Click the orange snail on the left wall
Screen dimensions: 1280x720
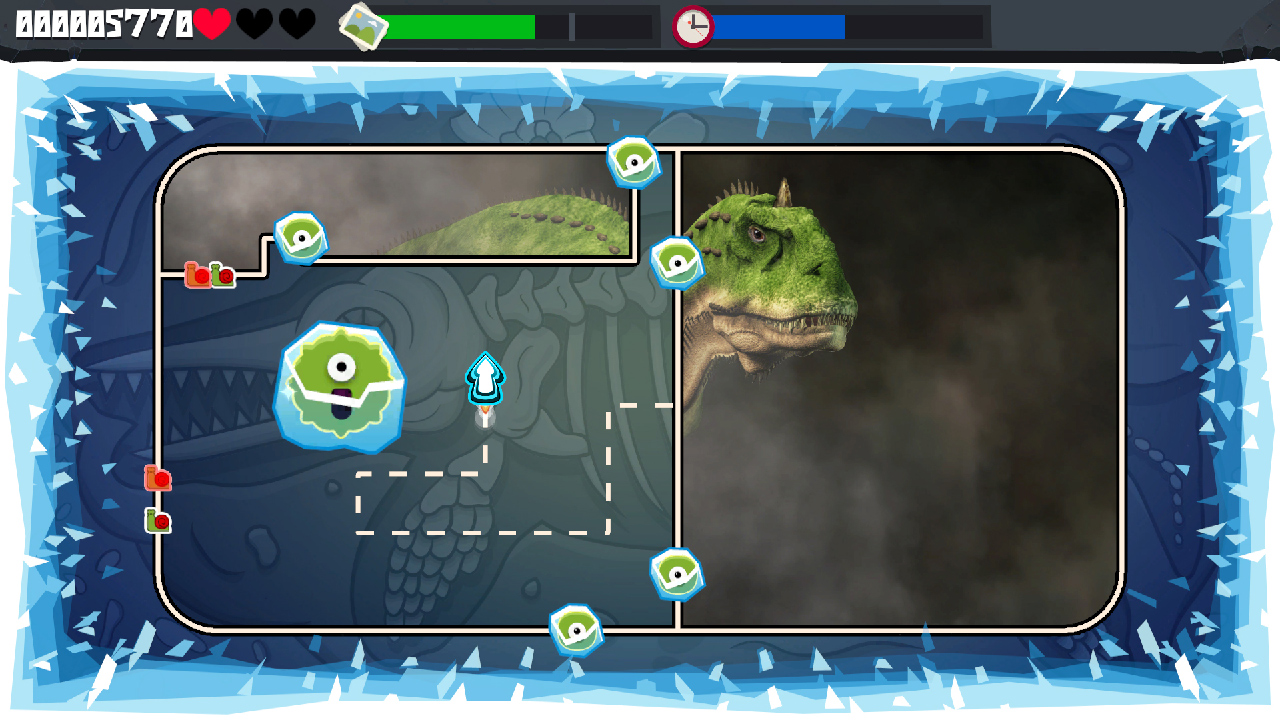[x=158, y=478]
